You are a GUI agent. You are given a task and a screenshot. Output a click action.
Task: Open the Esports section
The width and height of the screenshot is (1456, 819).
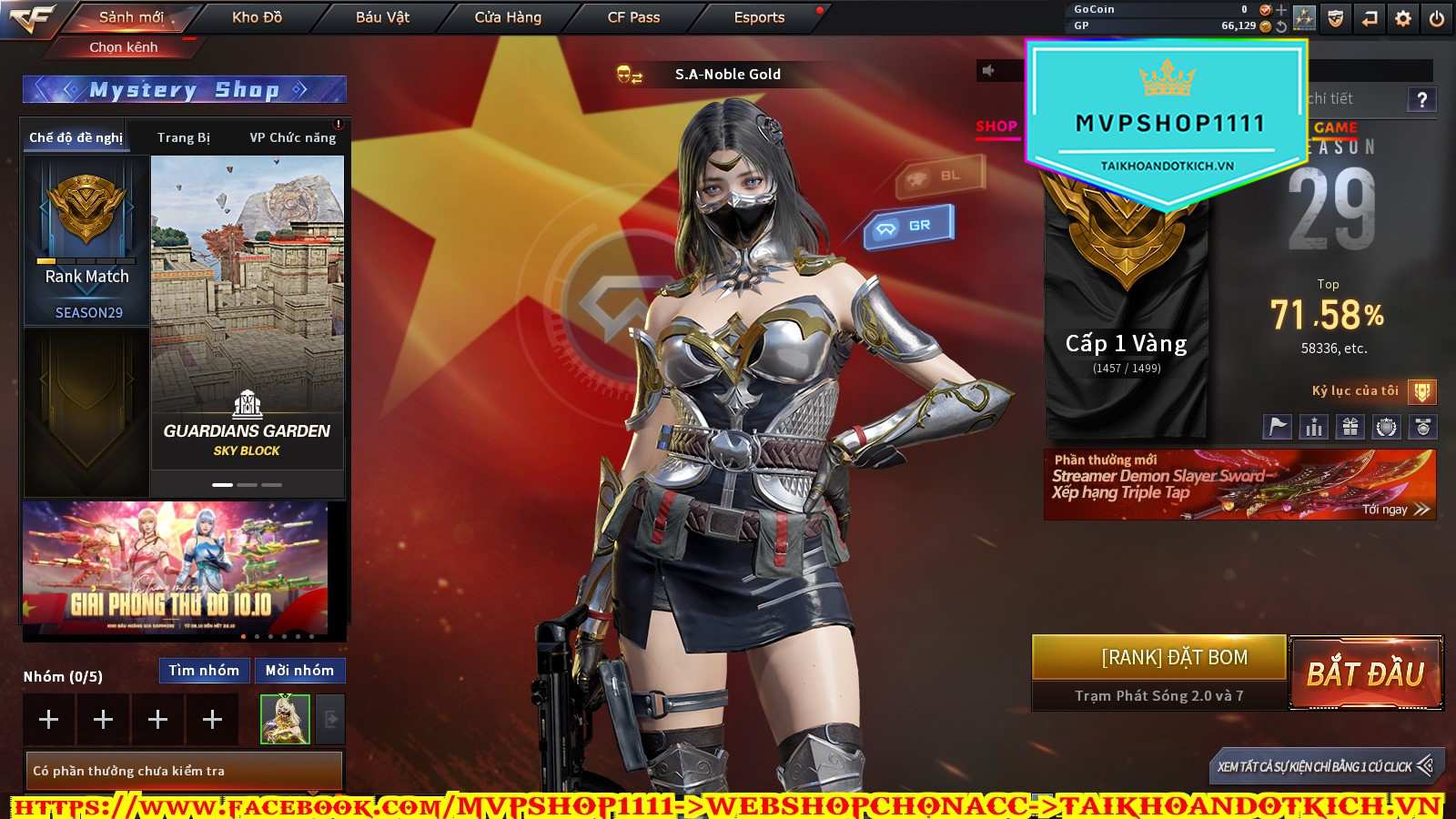[759, 17]
